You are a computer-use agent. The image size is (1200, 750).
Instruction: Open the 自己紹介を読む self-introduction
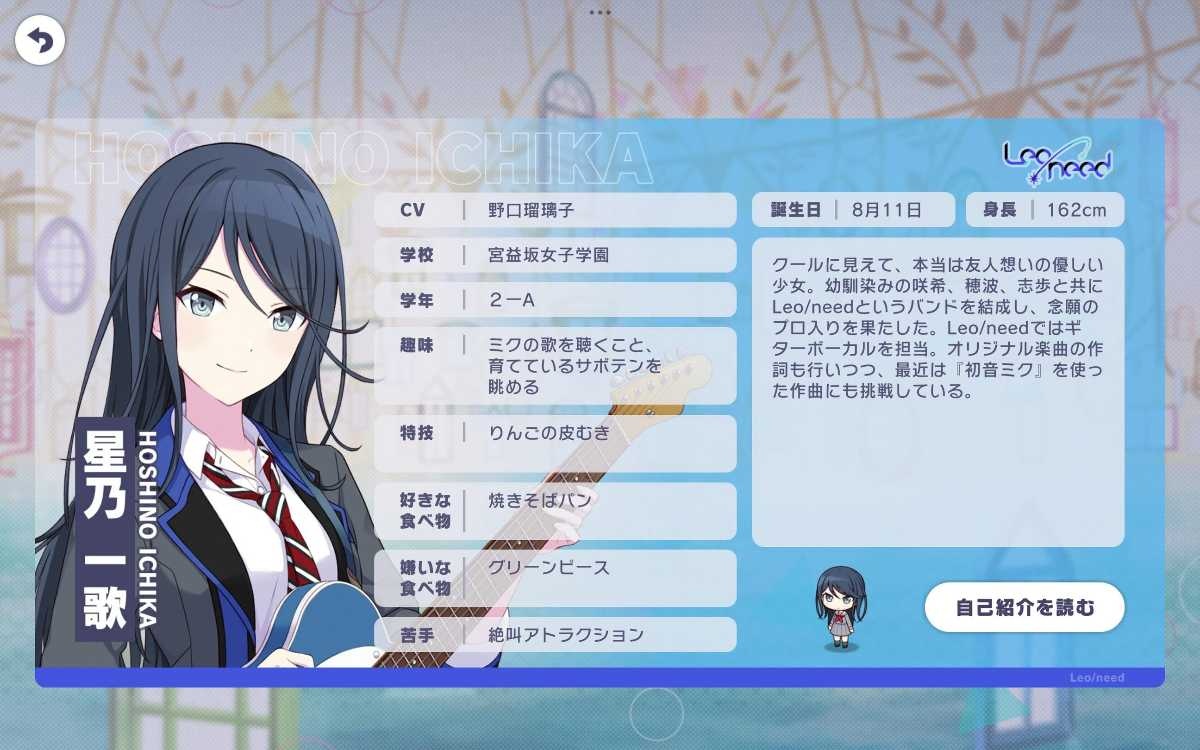(x=1024, y=607)
